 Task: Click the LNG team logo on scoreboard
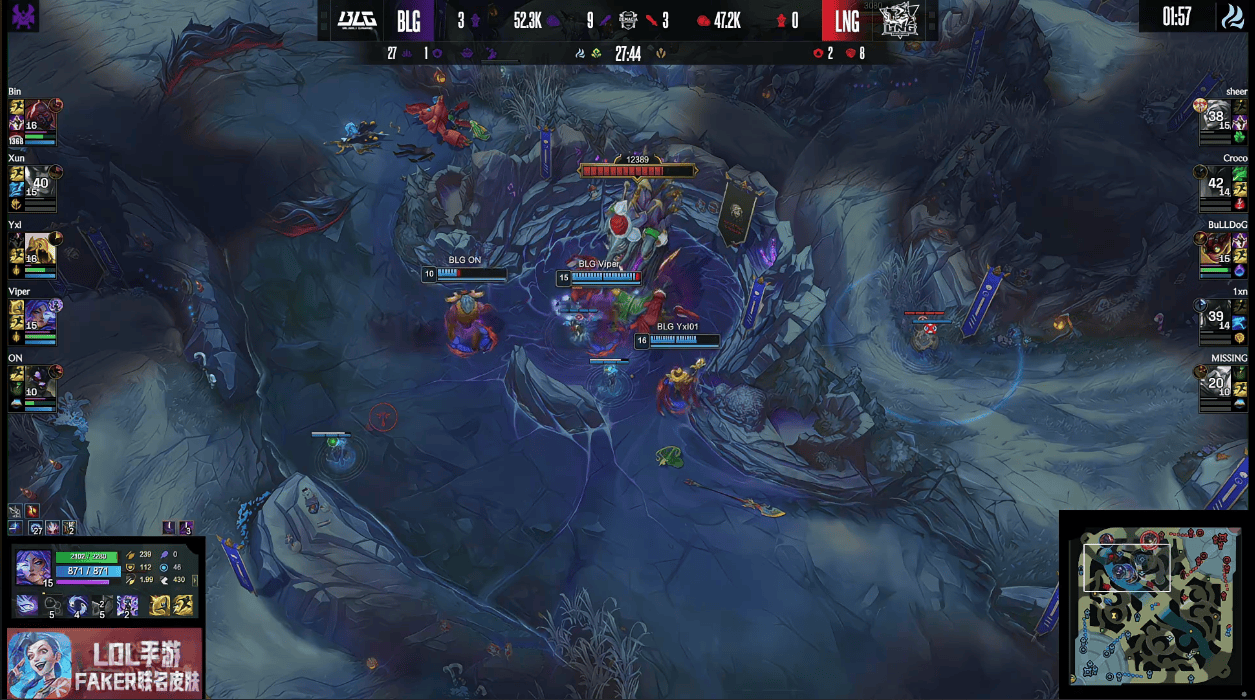[901, 21]
